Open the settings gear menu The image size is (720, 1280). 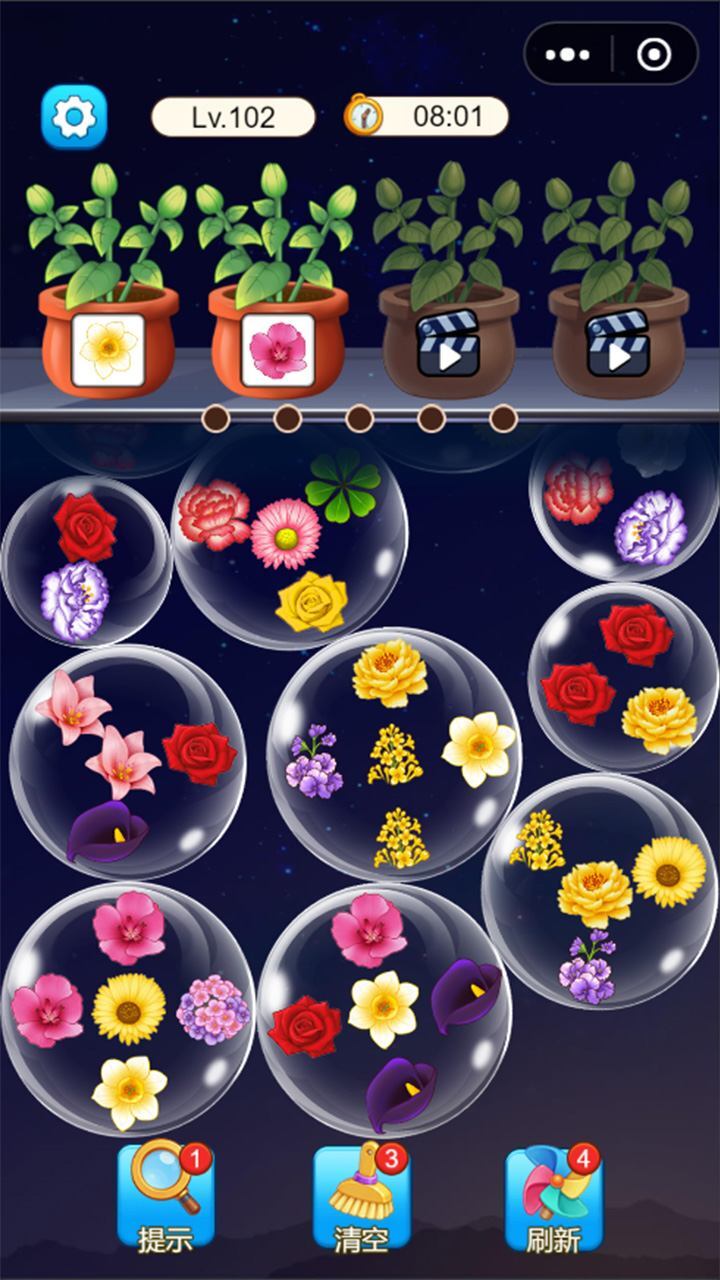point(73,117)
